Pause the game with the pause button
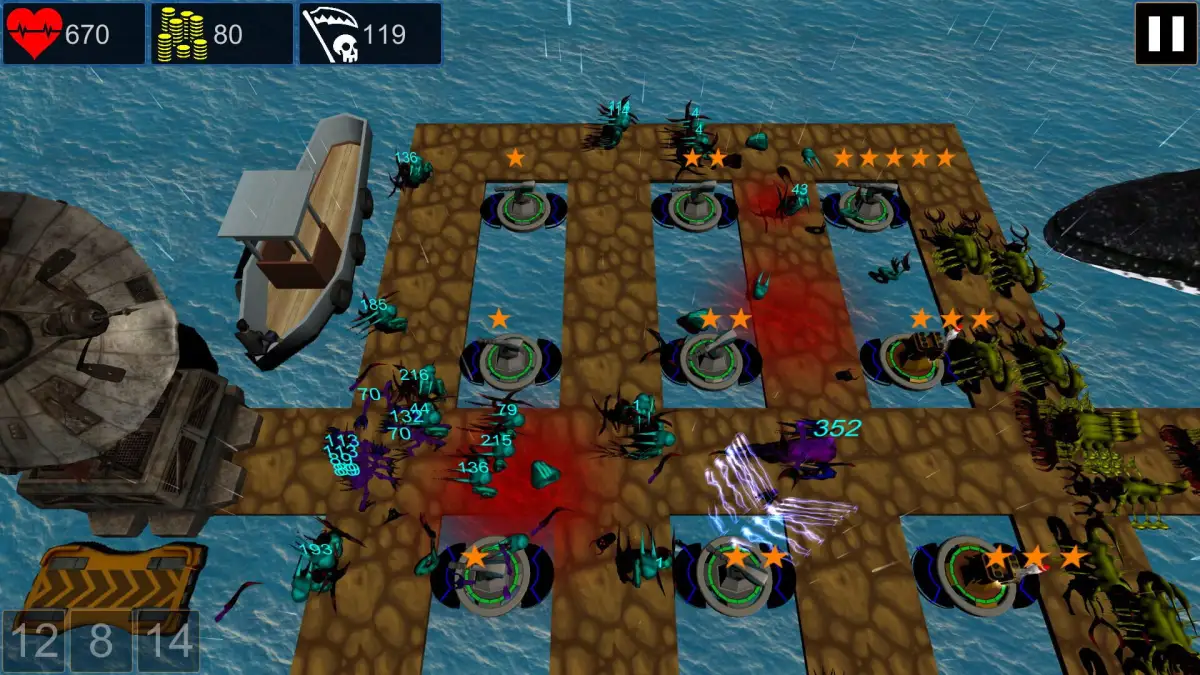This screenshot has width=1200, height=675. pyautogui.click(x=1165, y=34)
